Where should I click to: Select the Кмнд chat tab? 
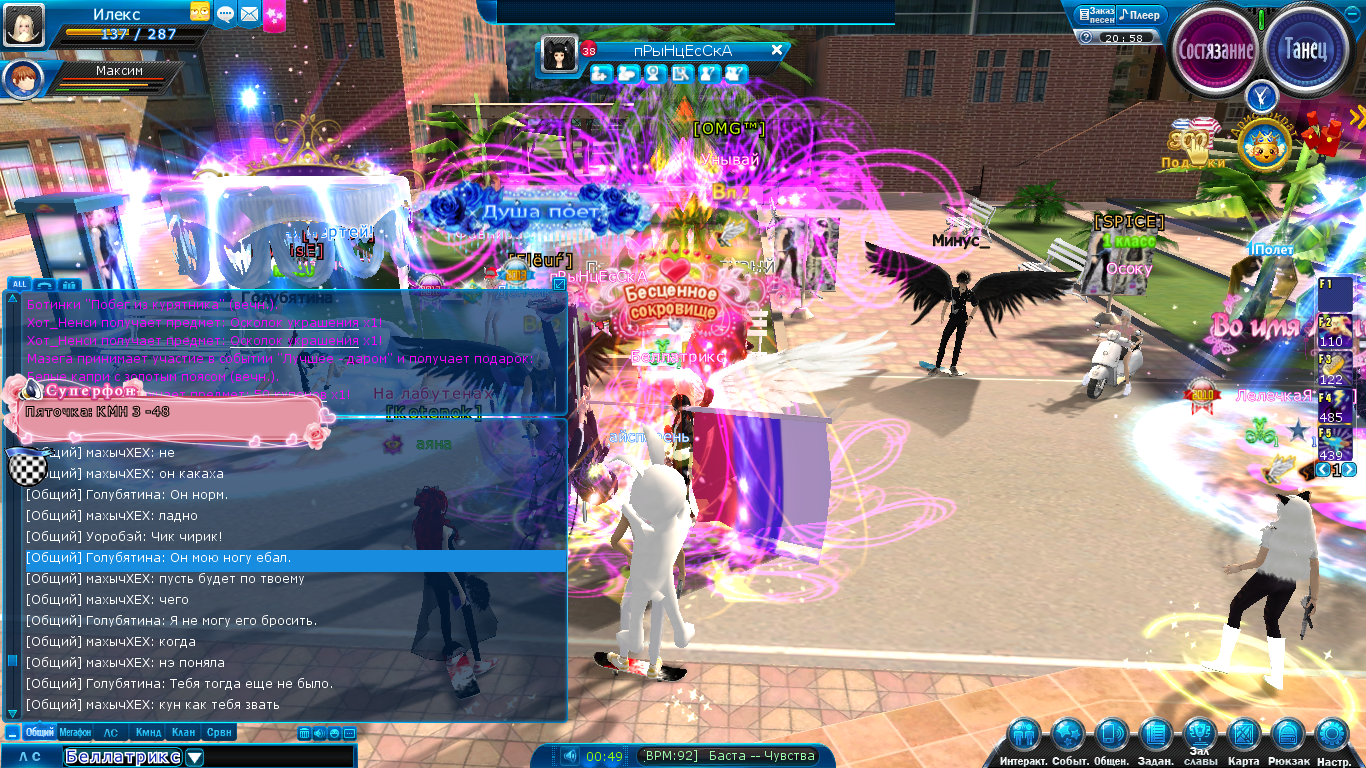(x=148, y=732)
